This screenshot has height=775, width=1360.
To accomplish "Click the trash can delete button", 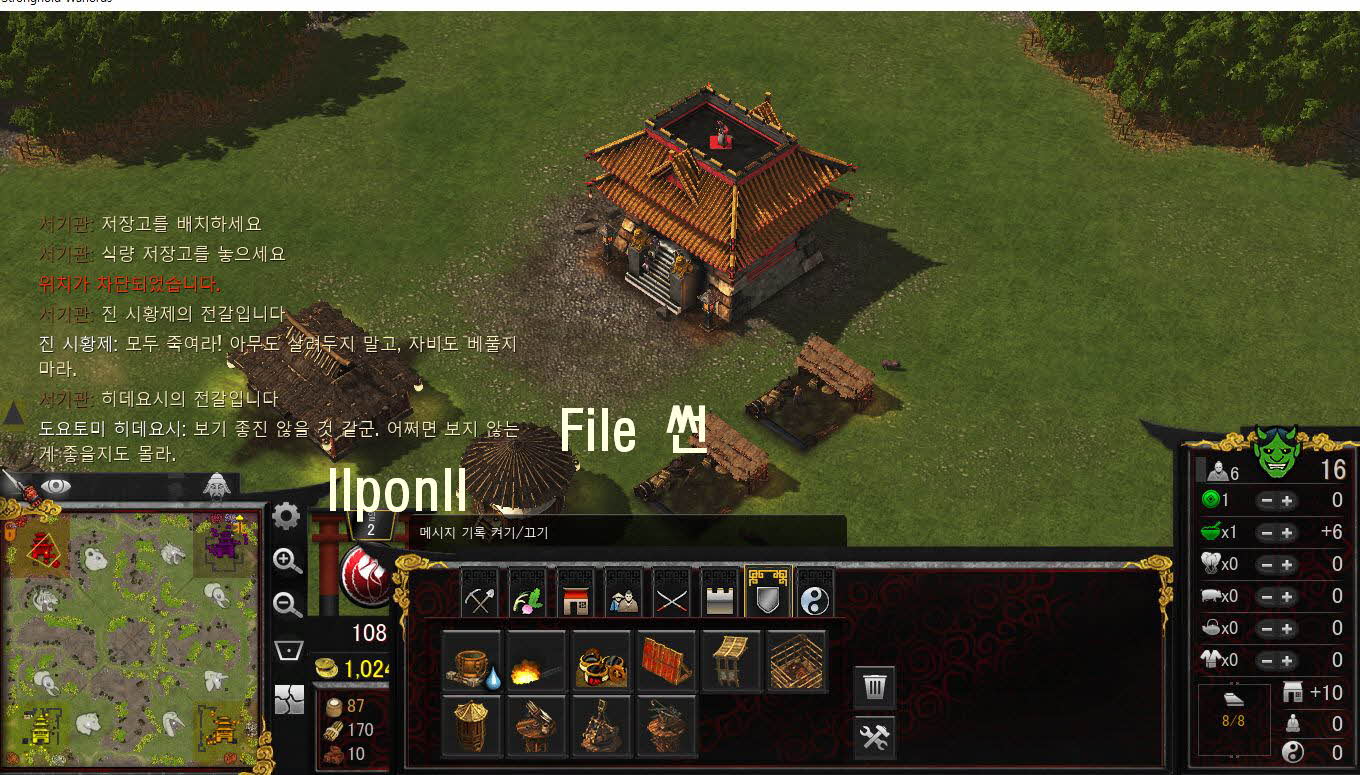I will click(874, 687).
